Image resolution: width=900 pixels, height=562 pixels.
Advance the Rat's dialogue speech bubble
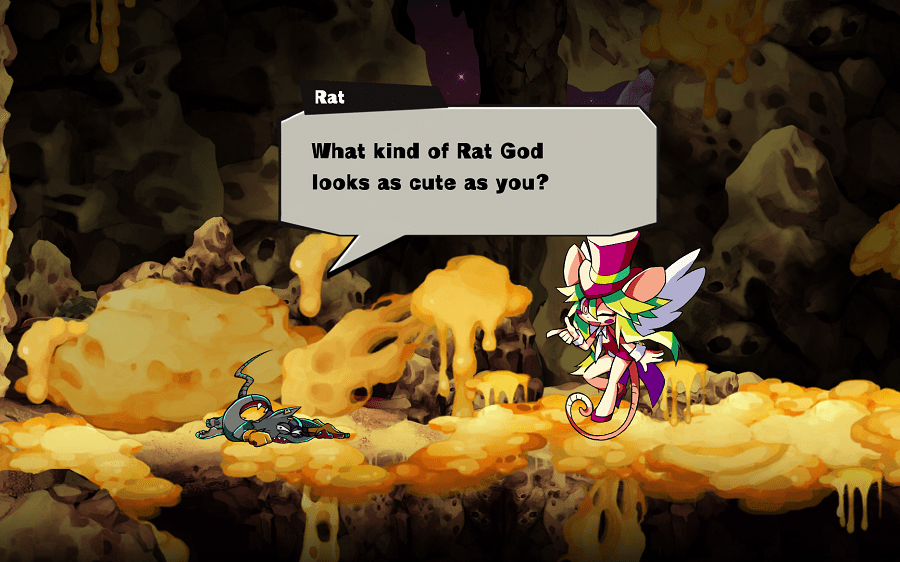coord(467,167)
